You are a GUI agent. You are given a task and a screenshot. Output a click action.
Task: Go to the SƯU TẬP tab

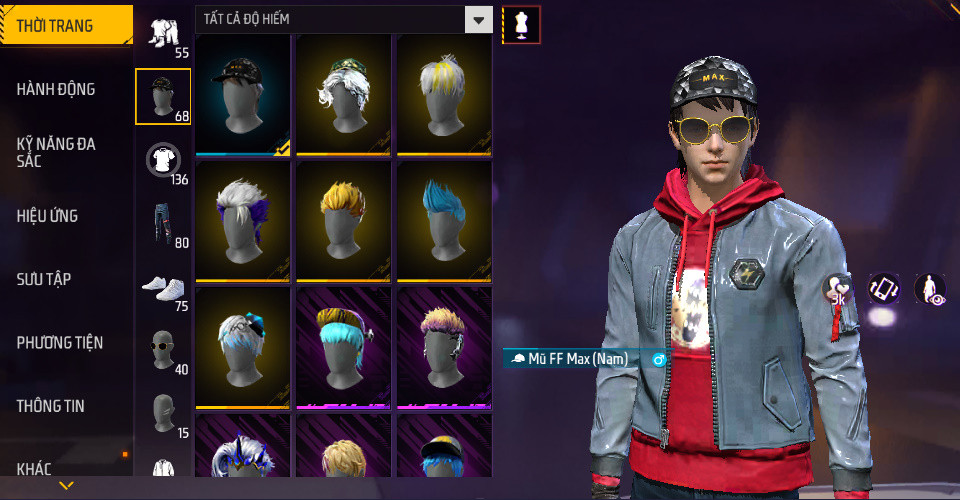point(44,279)
